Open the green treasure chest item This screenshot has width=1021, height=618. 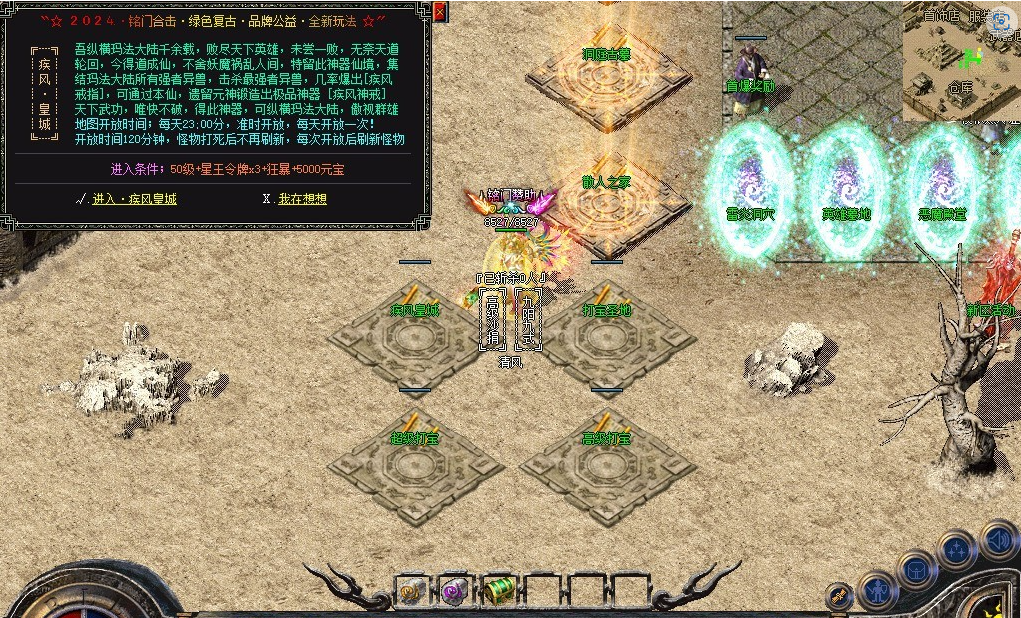pyautogui.click(x=498, y=591)
